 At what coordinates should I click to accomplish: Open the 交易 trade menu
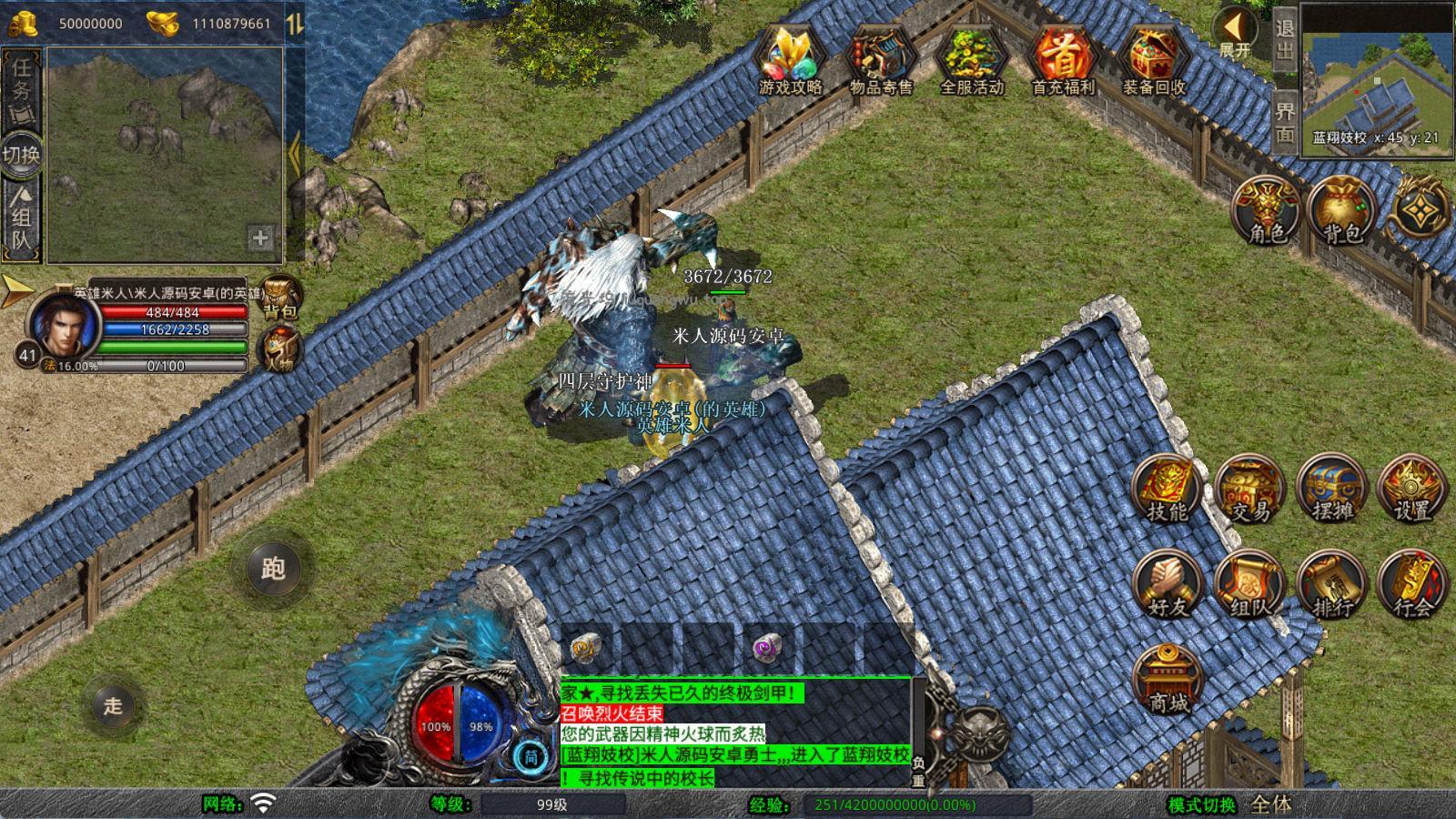(1249, 490)
